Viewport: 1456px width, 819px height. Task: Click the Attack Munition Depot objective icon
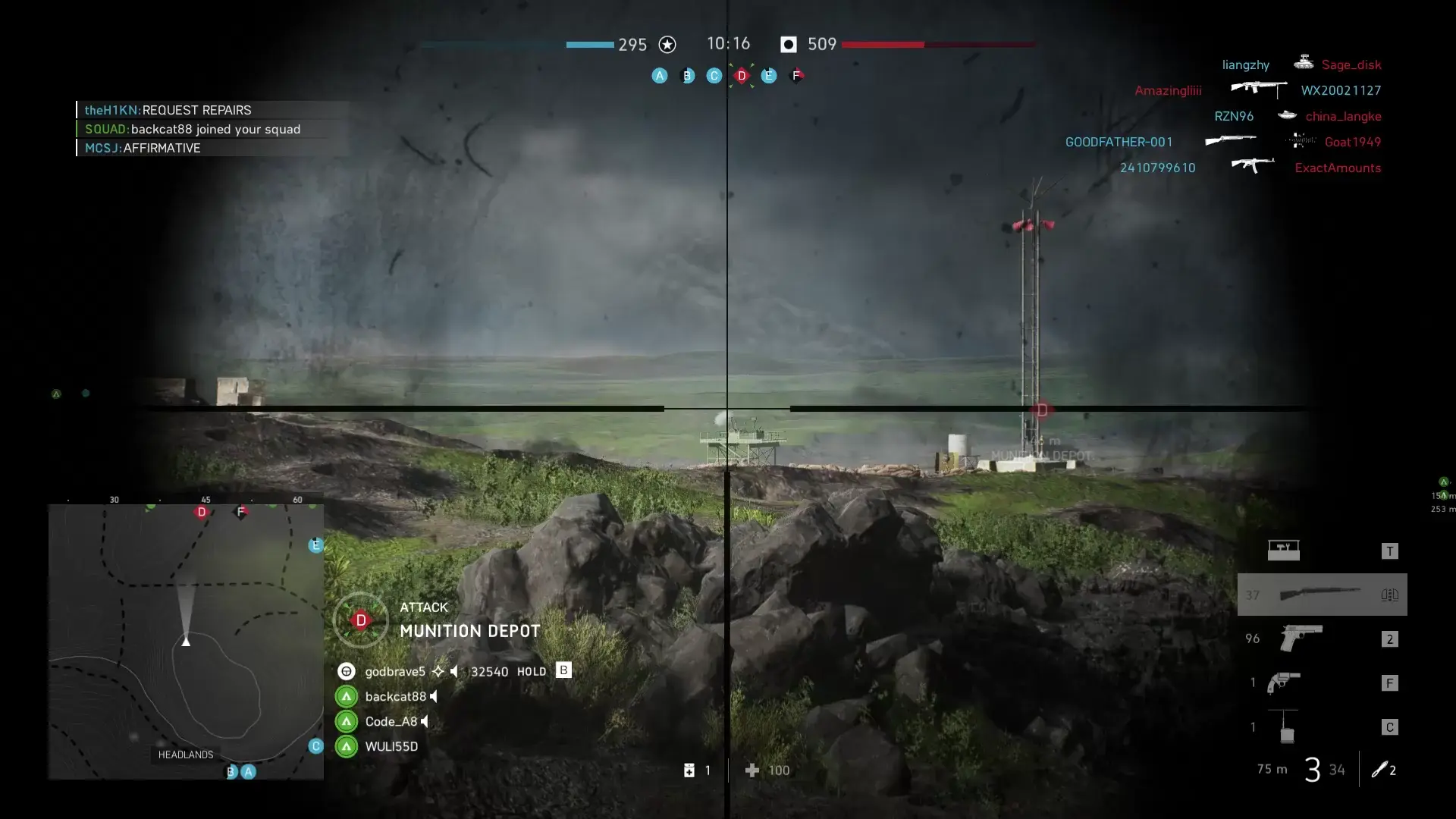point(360,620)
